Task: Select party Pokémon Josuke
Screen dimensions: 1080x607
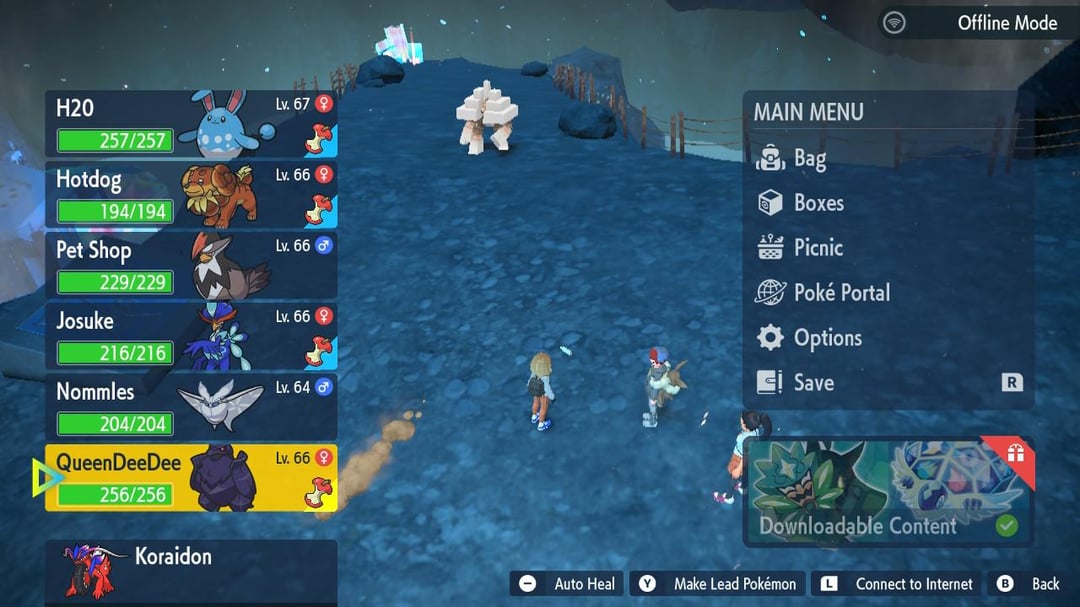Action: pyautogui.click(x=190, y=337)
